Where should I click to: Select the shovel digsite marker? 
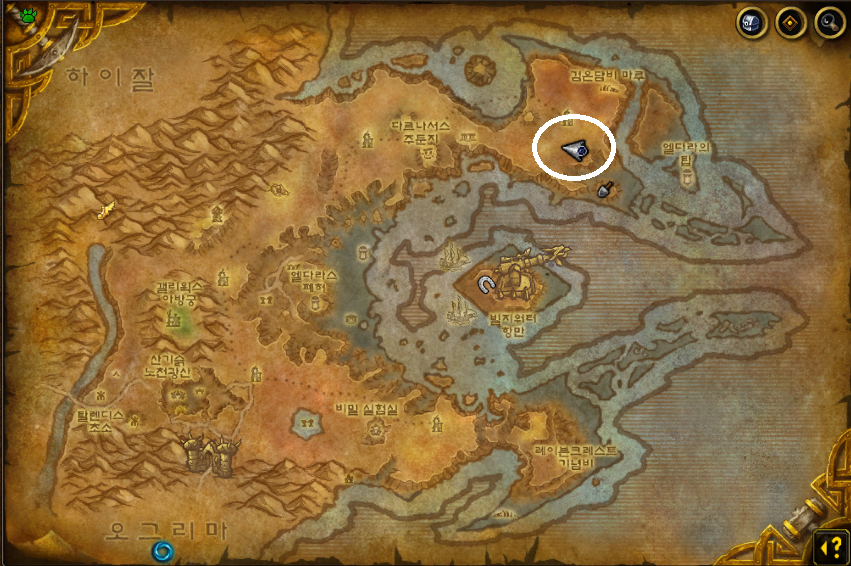point(604,190)
